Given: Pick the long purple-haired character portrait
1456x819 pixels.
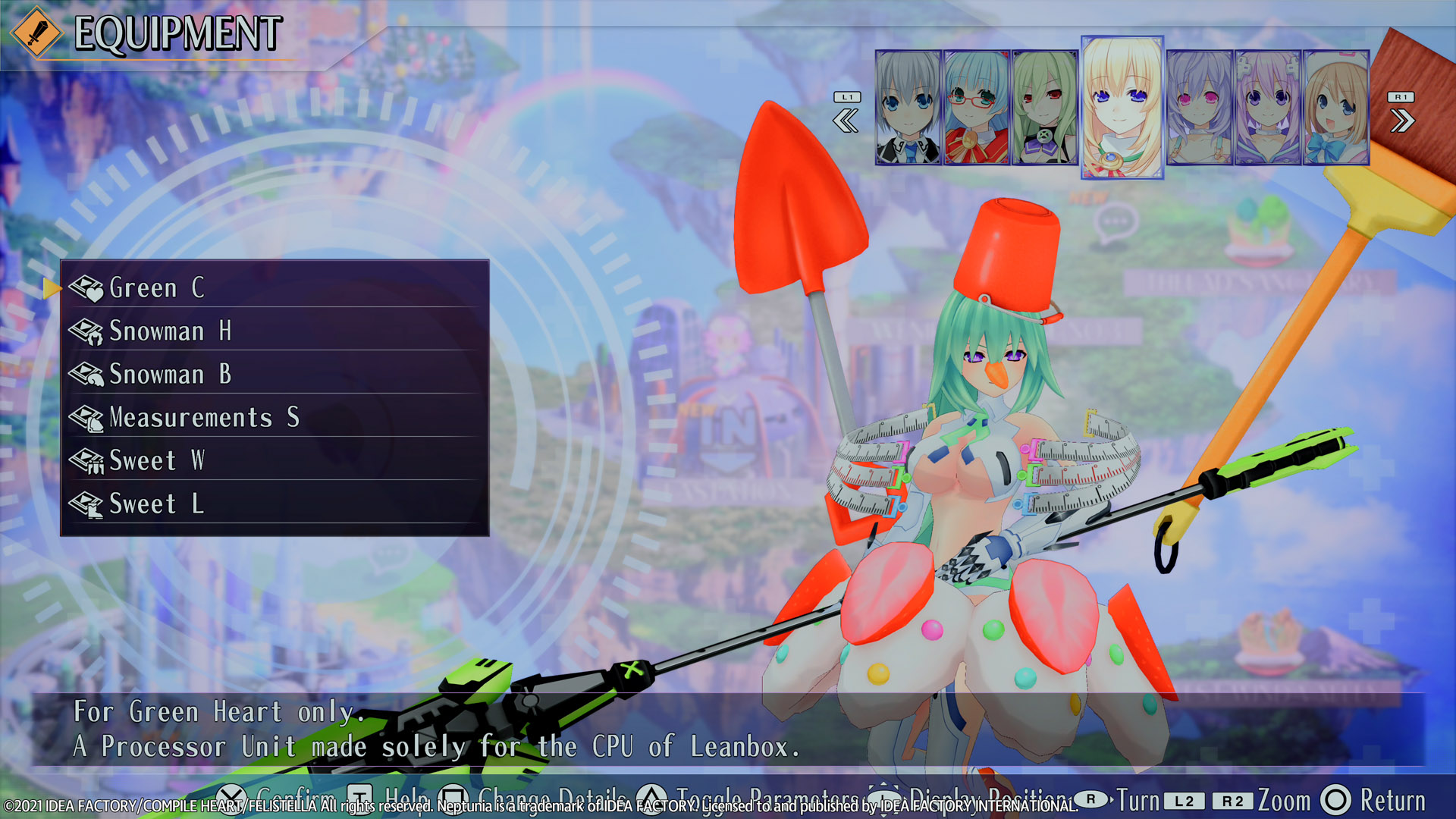Looking at the screenshot, I should 1267,108.
